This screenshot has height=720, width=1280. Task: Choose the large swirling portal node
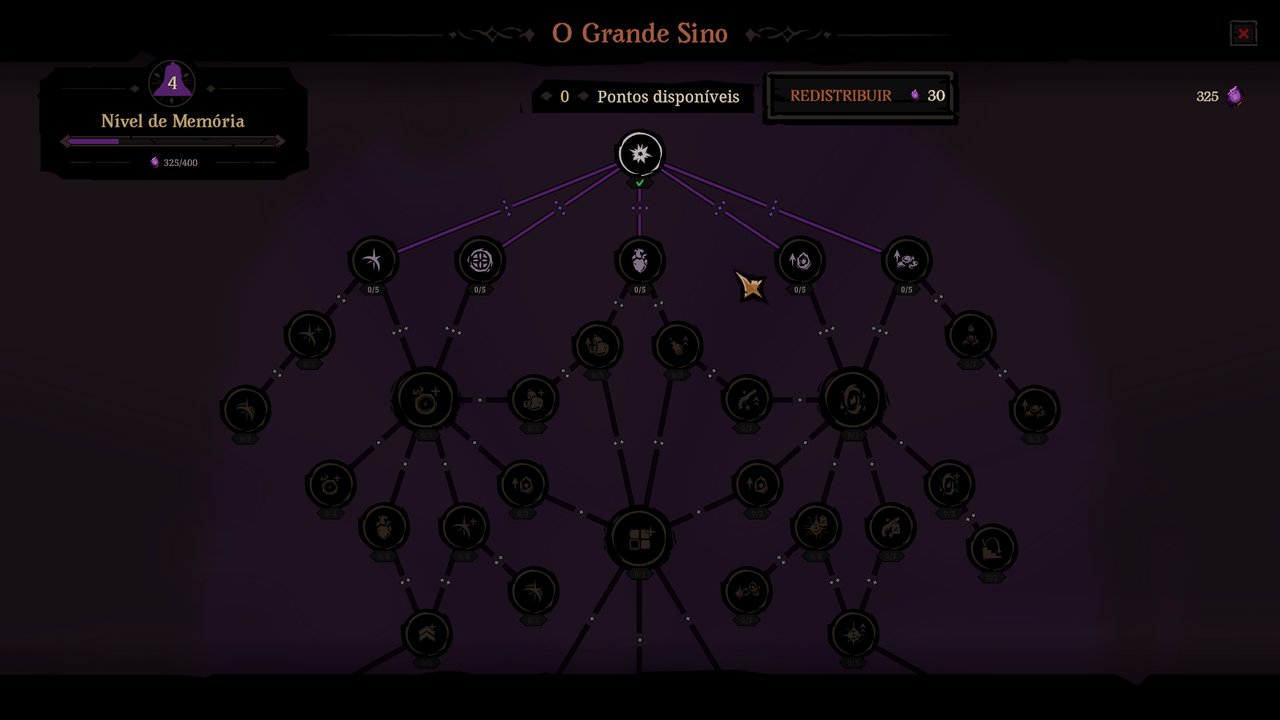click(852, 399)
